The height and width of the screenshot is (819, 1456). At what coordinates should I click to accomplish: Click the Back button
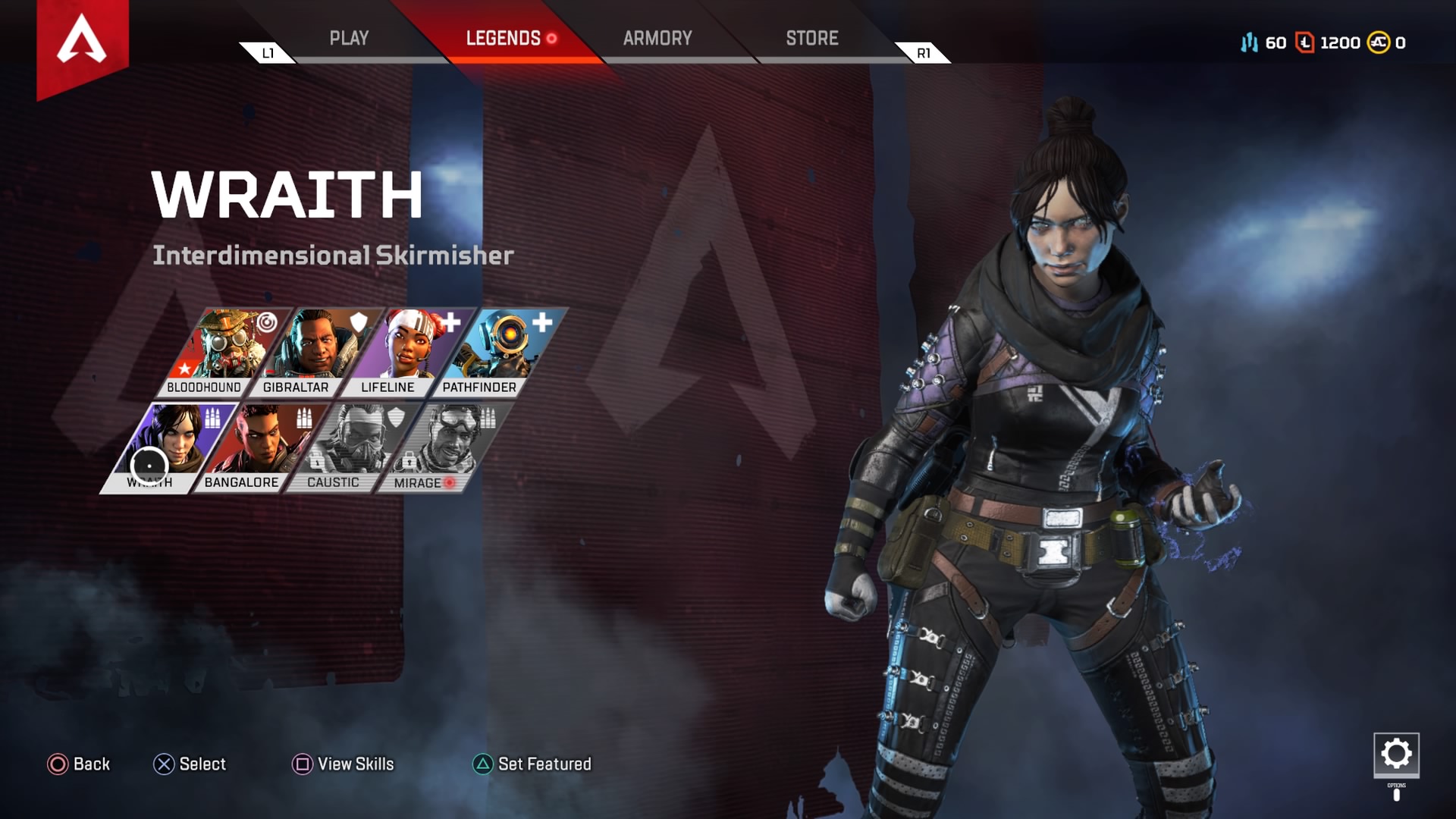pos(79,764)
